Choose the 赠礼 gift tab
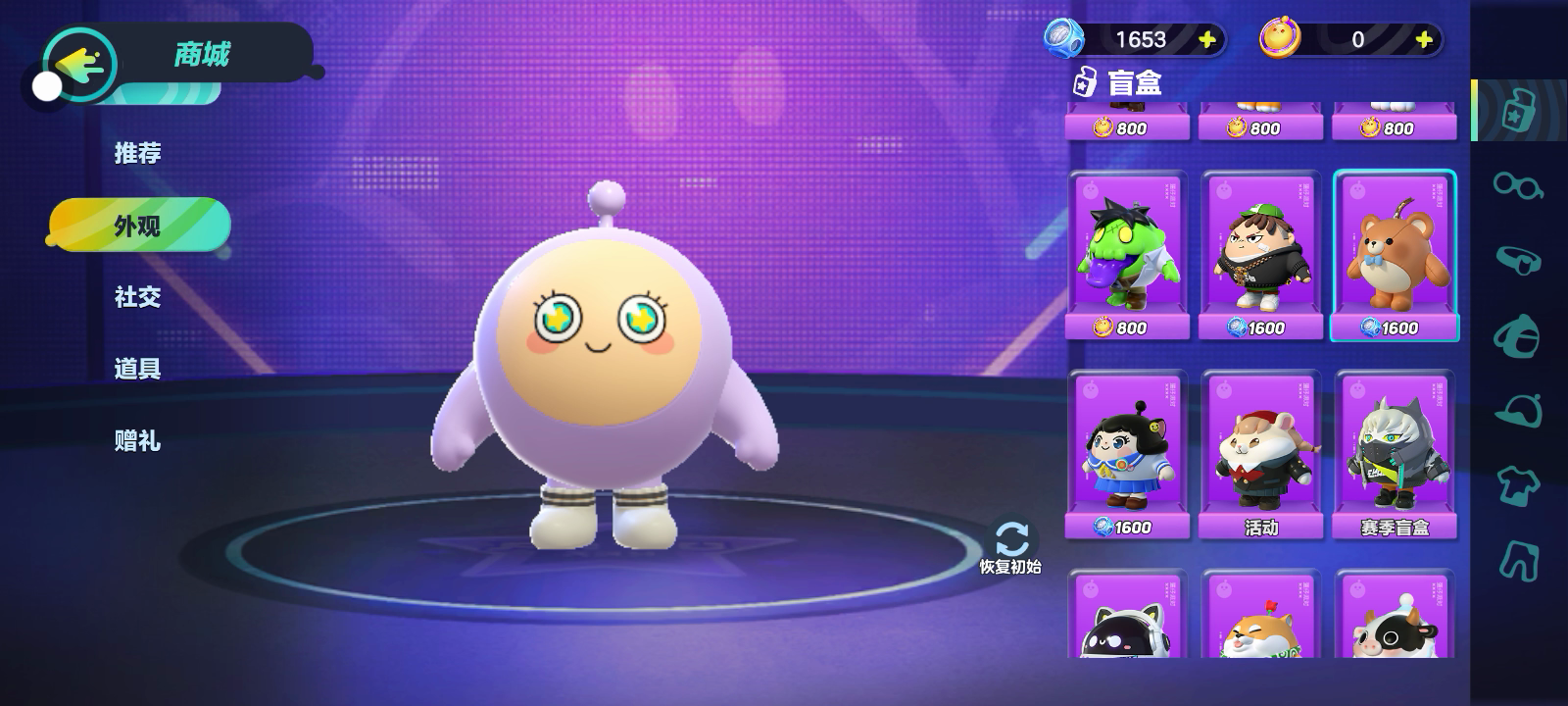 137,441
